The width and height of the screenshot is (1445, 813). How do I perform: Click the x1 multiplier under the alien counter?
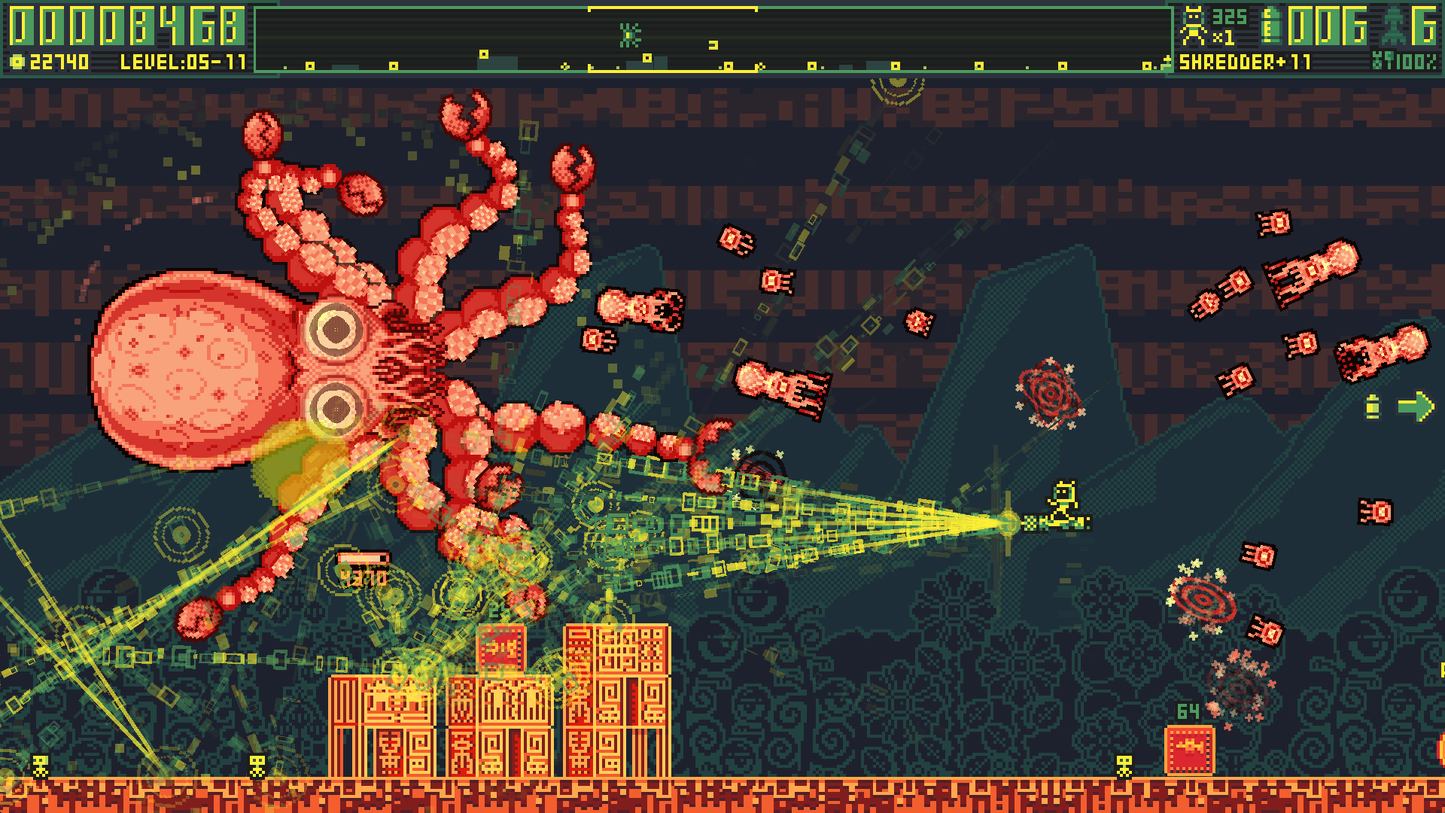coord(1221,36)
